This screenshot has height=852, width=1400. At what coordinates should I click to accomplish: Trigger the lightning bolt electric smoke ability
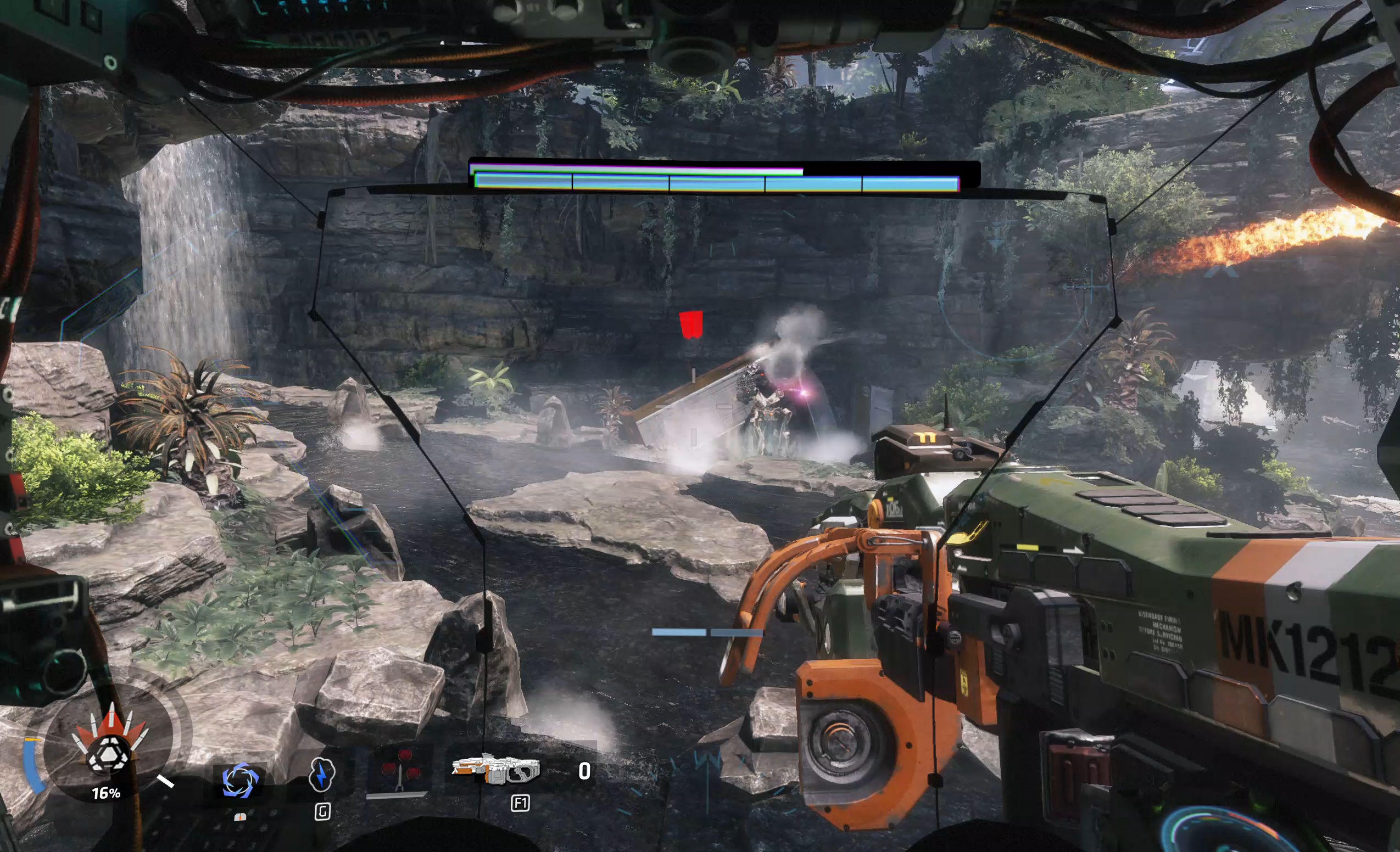point(322,774)
